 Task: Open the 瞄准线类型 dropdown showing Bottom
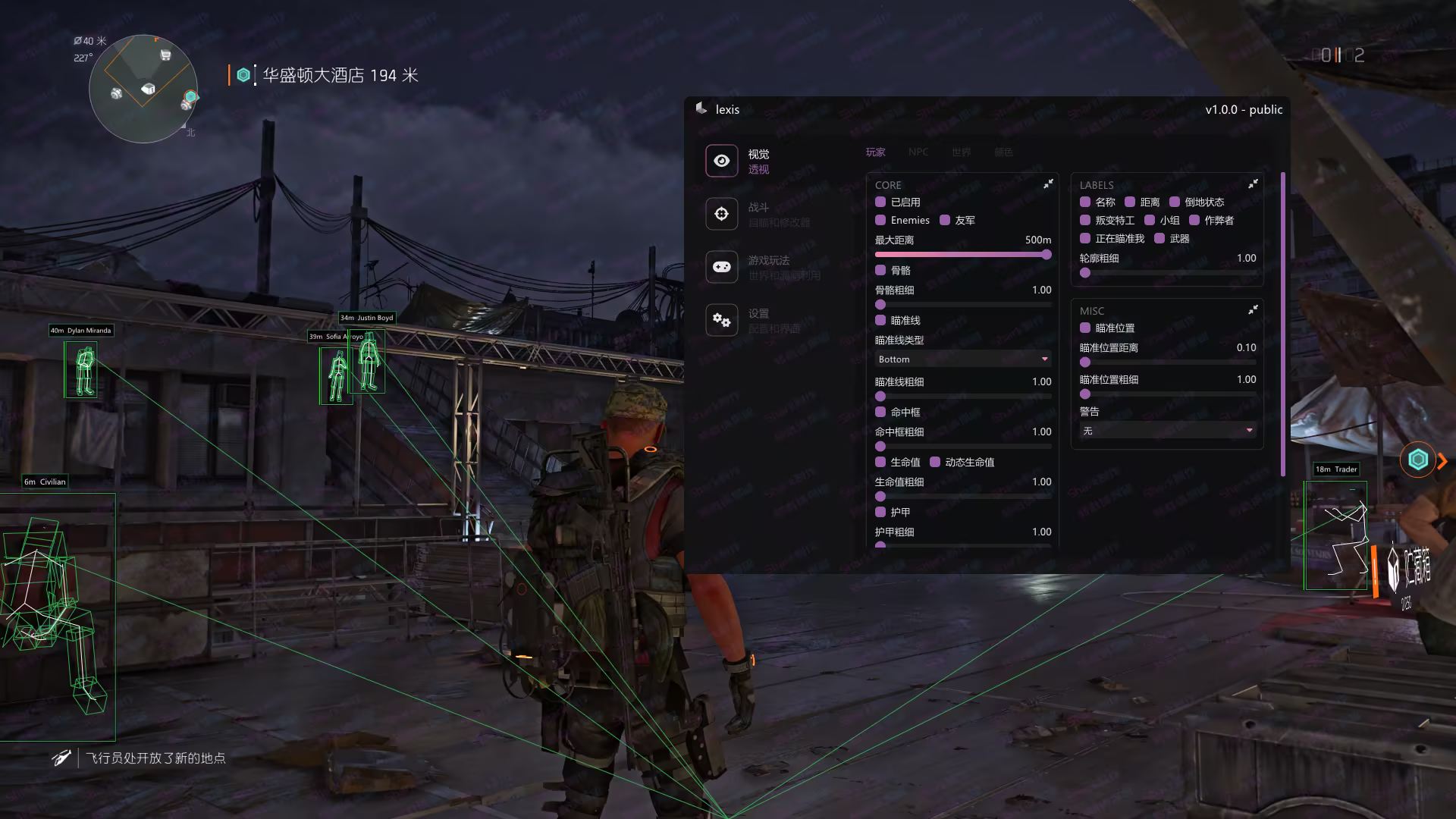963,359
